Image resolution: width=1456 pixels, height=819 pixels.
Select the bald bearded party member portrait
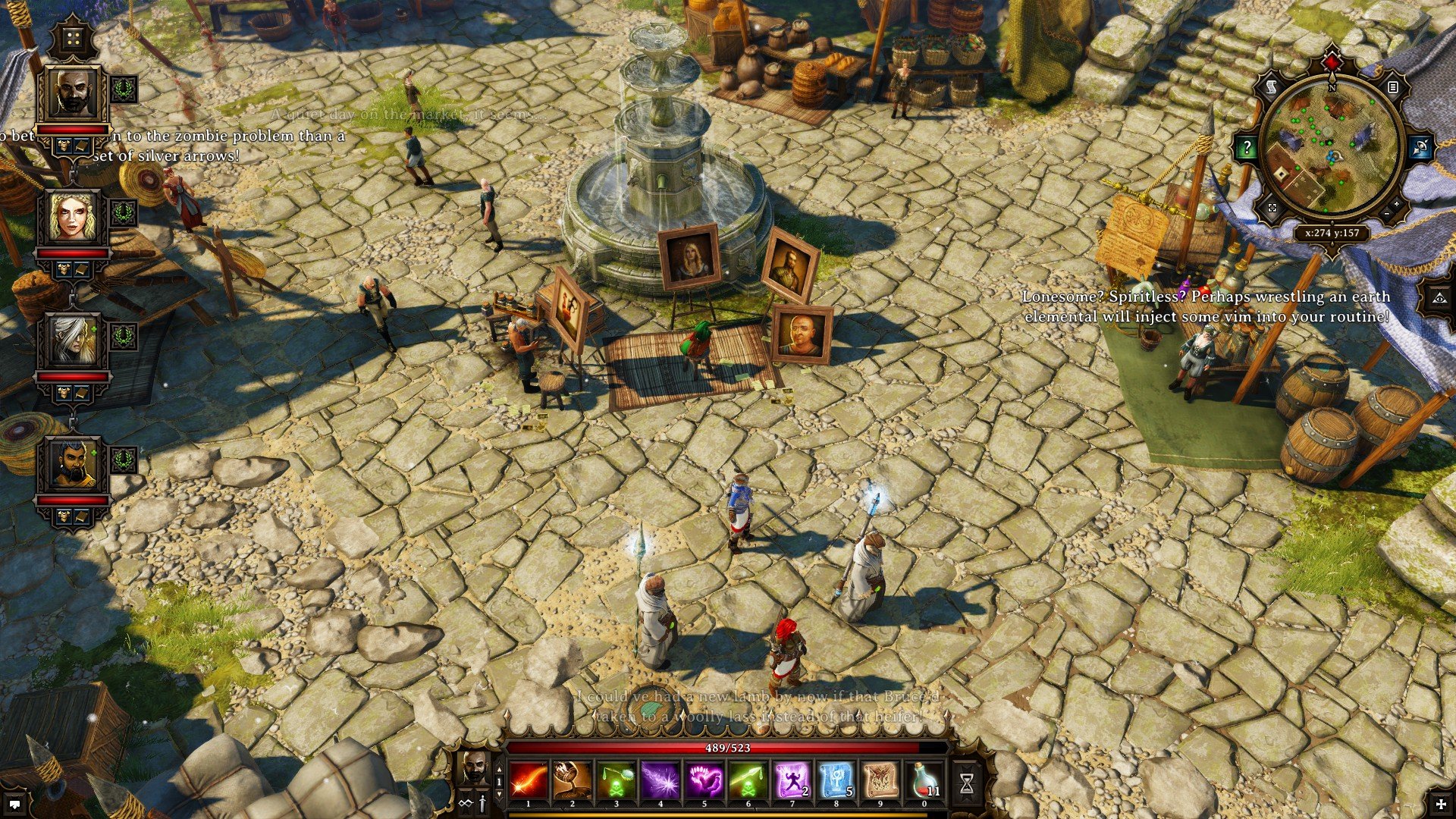click(74, 93)
